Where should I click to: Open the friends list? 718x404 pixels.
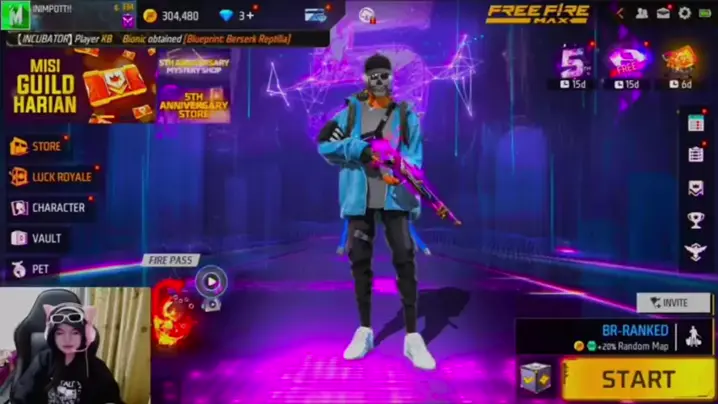(641, 13)
